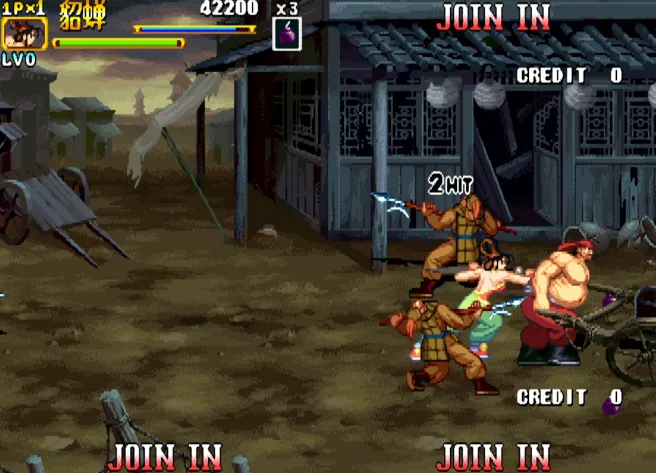Select the purple item slot icon

pyautogui.click(x=286, y=33)
